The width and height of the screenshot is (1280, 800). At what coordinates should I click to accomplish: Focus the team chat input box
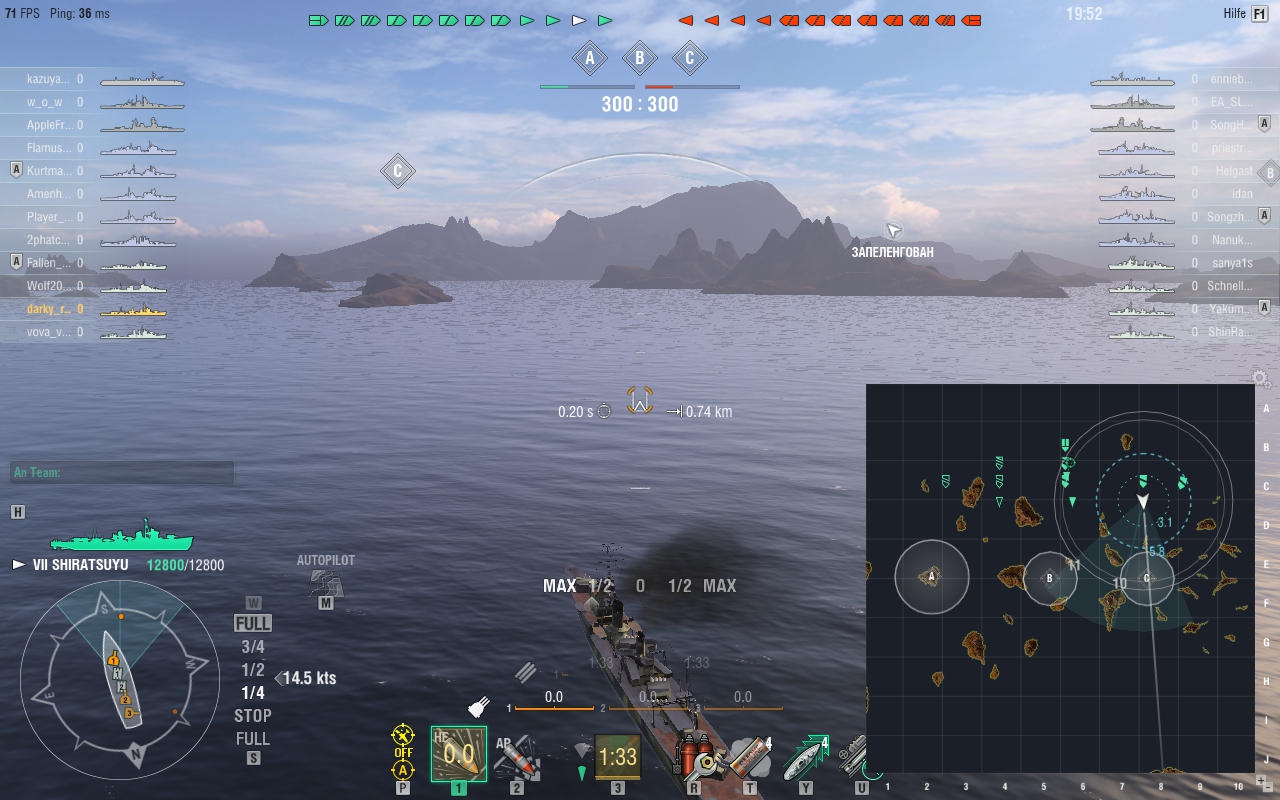[x=122, y=473]
